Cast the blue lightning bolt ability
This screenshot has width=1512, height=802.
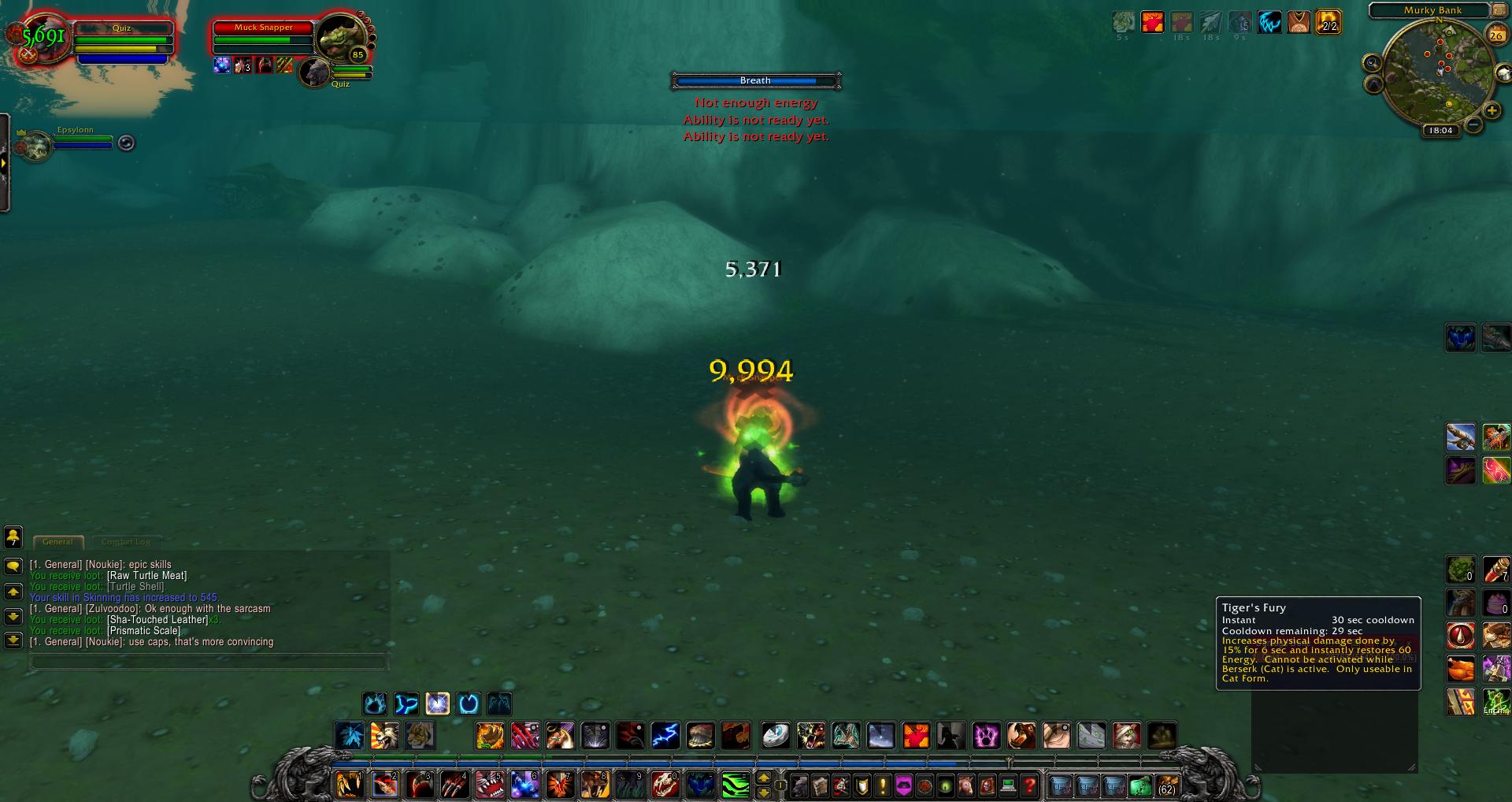tap(665, 736)
